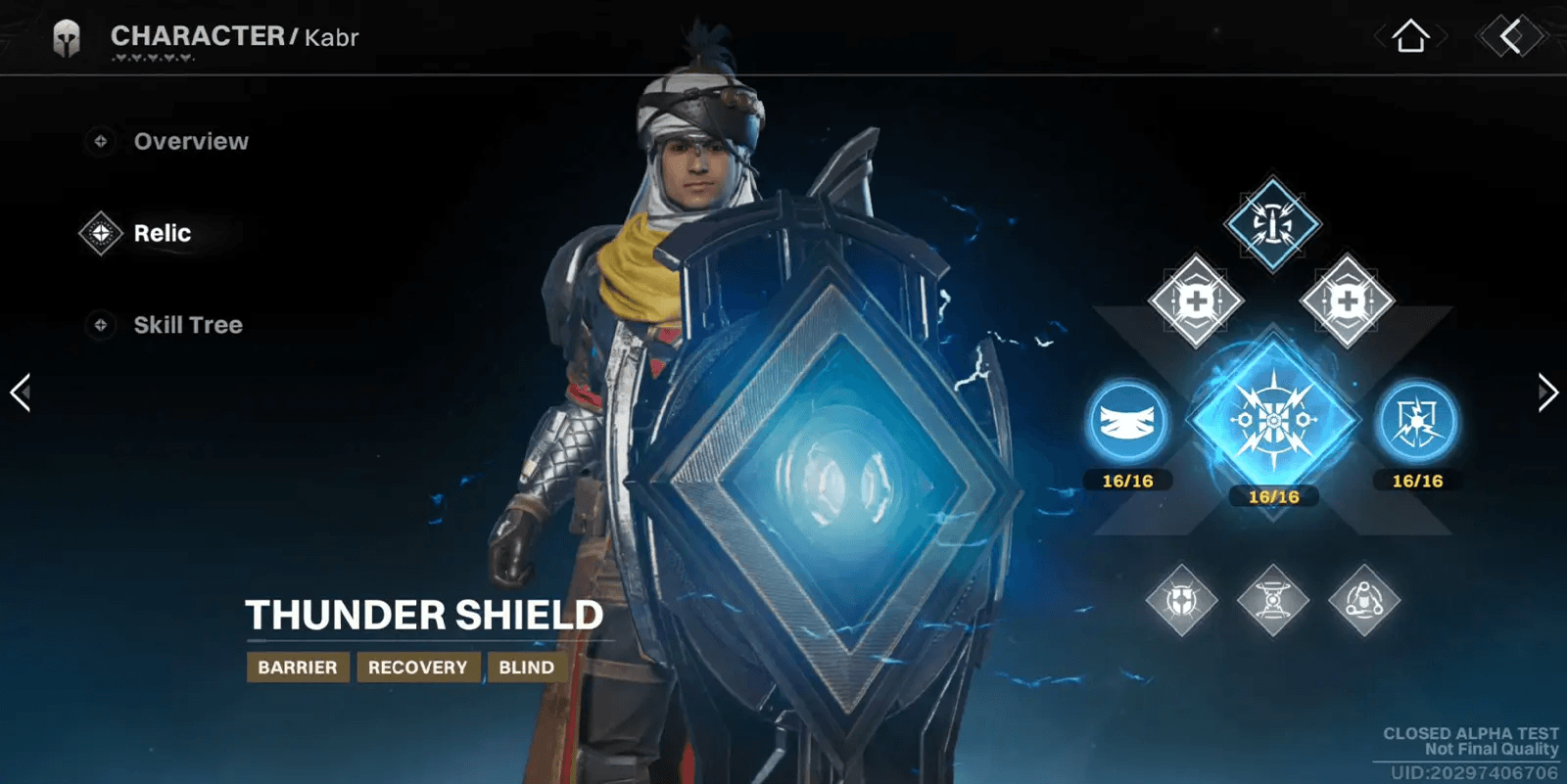Screen dimensions: 1567x784
Task: Choose the bandage wrap skill circle
Action: coord(1128,422)
